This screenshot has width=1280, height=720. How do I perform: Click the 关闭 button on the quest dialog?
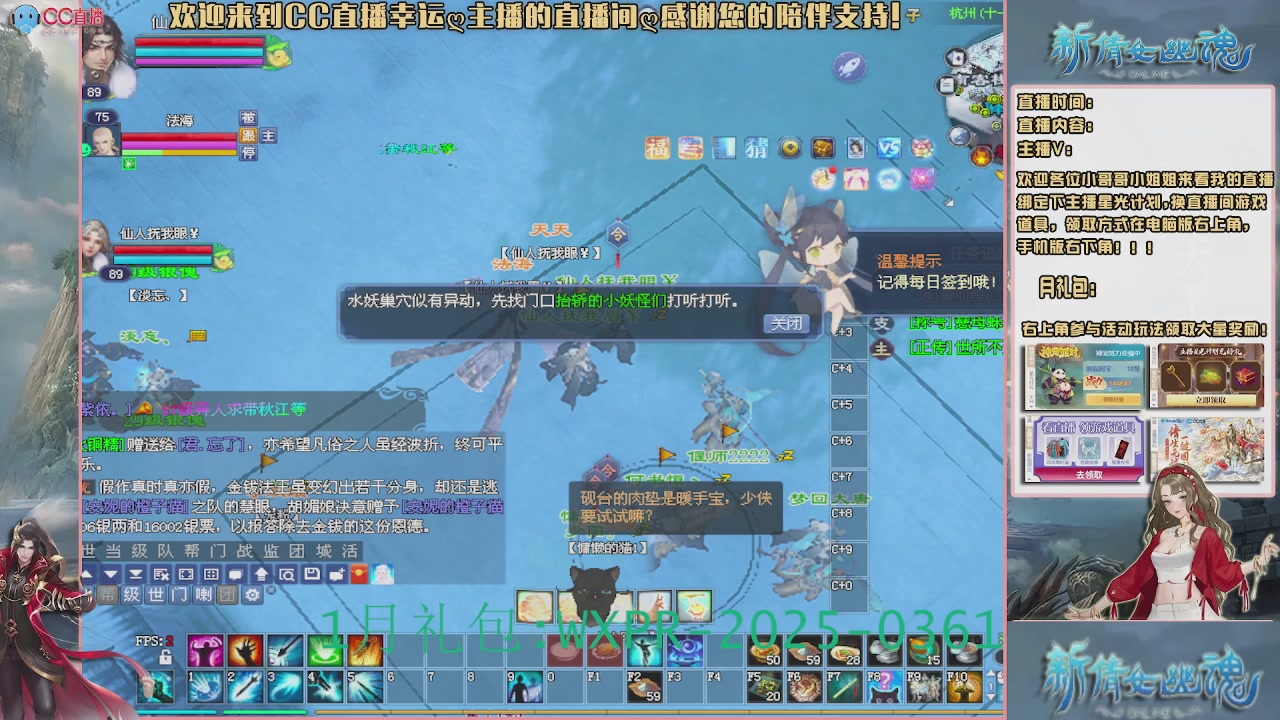point(788,324)
